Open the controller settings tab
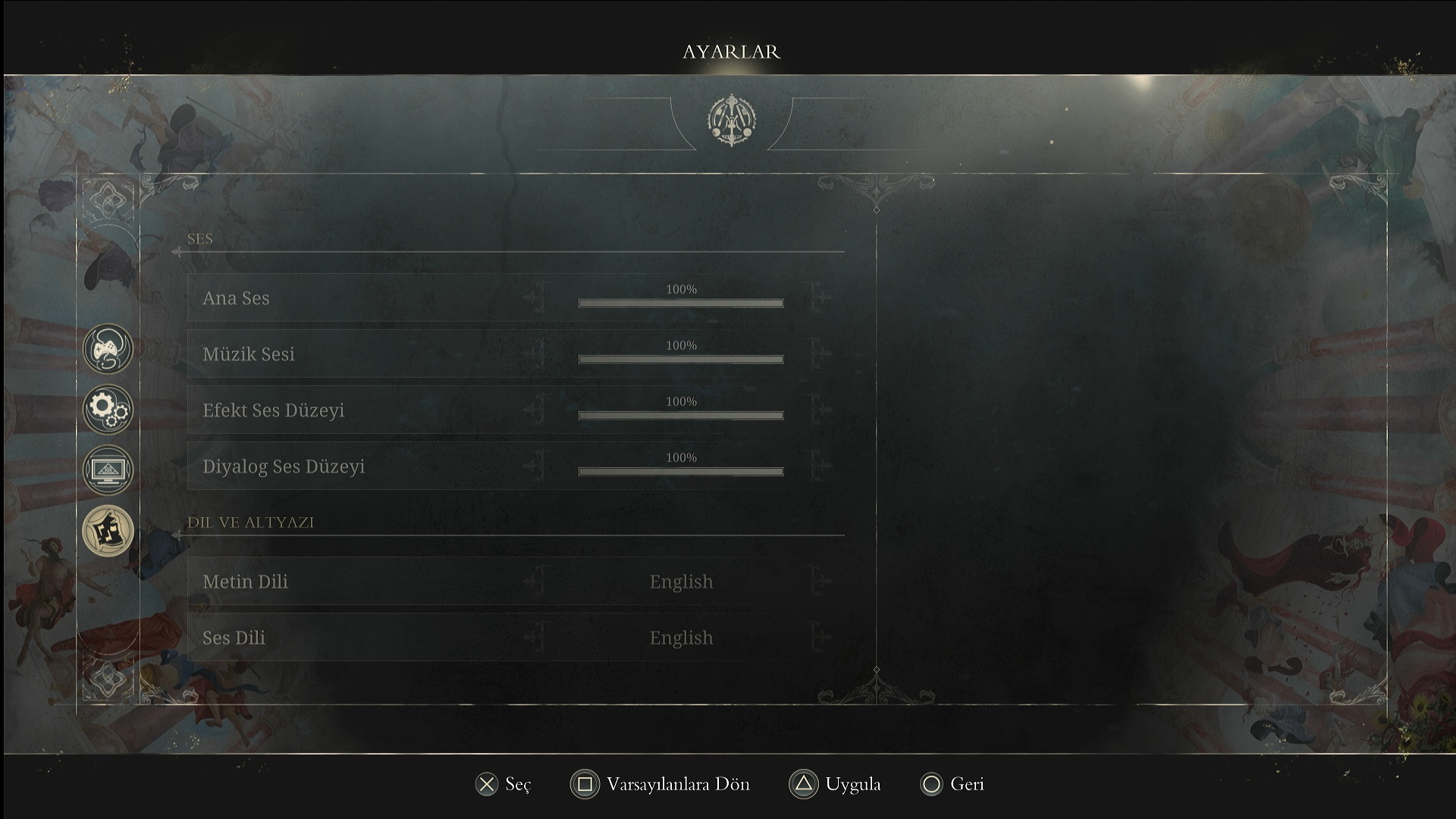 coord(108,349)
